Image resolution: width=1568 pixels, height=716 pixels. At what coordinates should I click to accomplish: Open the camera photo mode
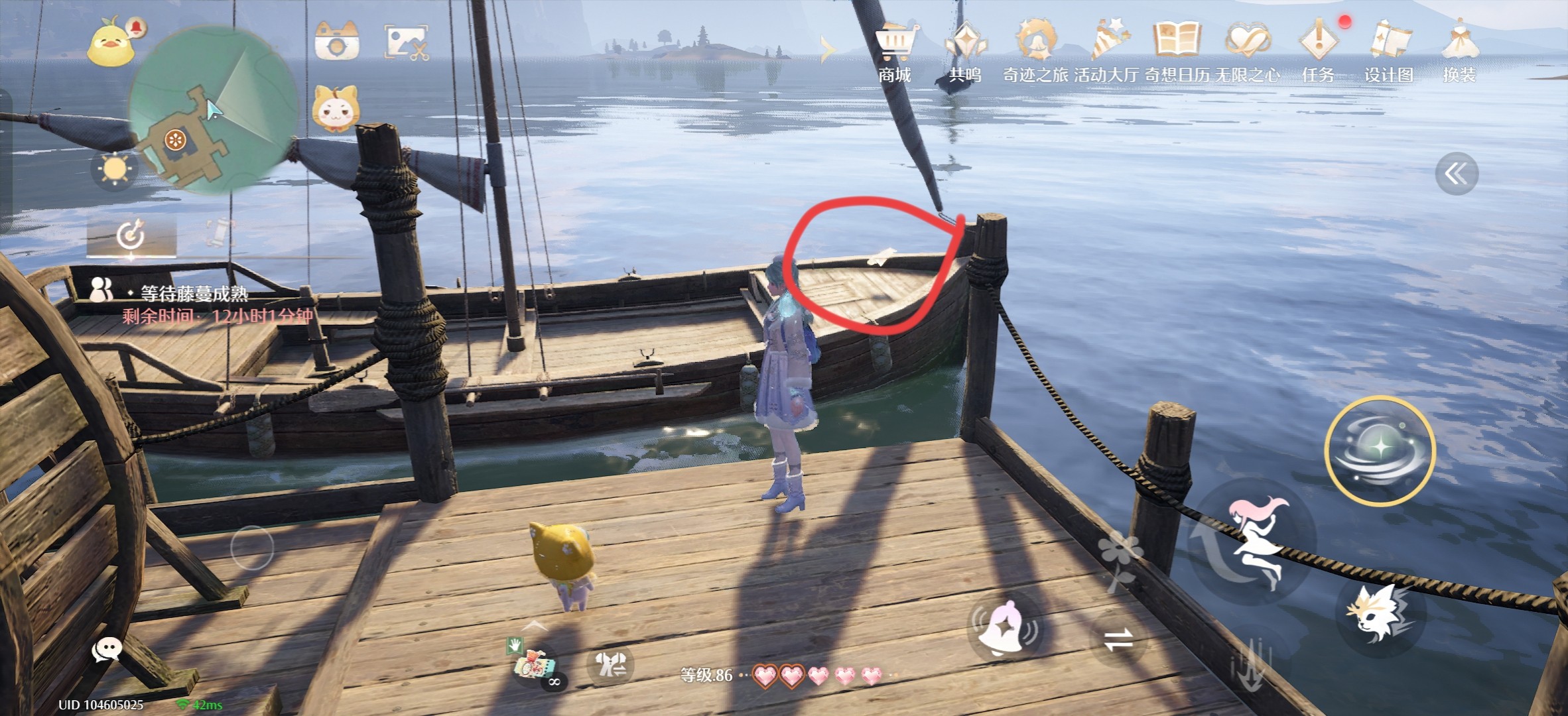pyautogui.click(x=337, y=41)
